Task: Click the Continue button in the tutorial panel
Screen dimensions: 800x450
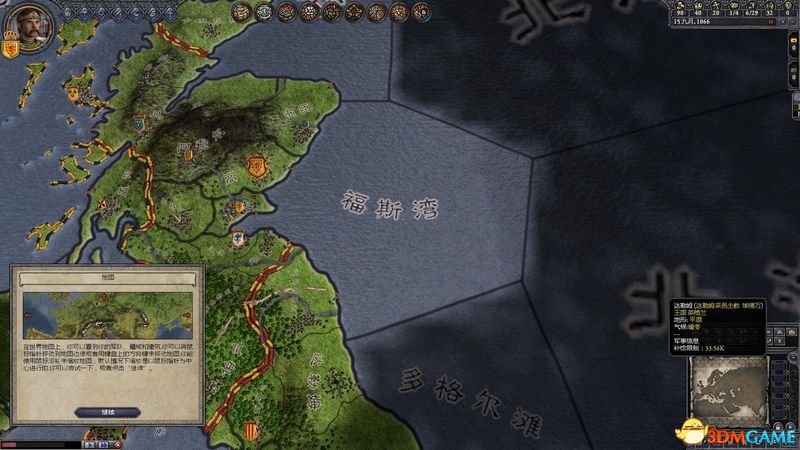Action: click(102, 410)
